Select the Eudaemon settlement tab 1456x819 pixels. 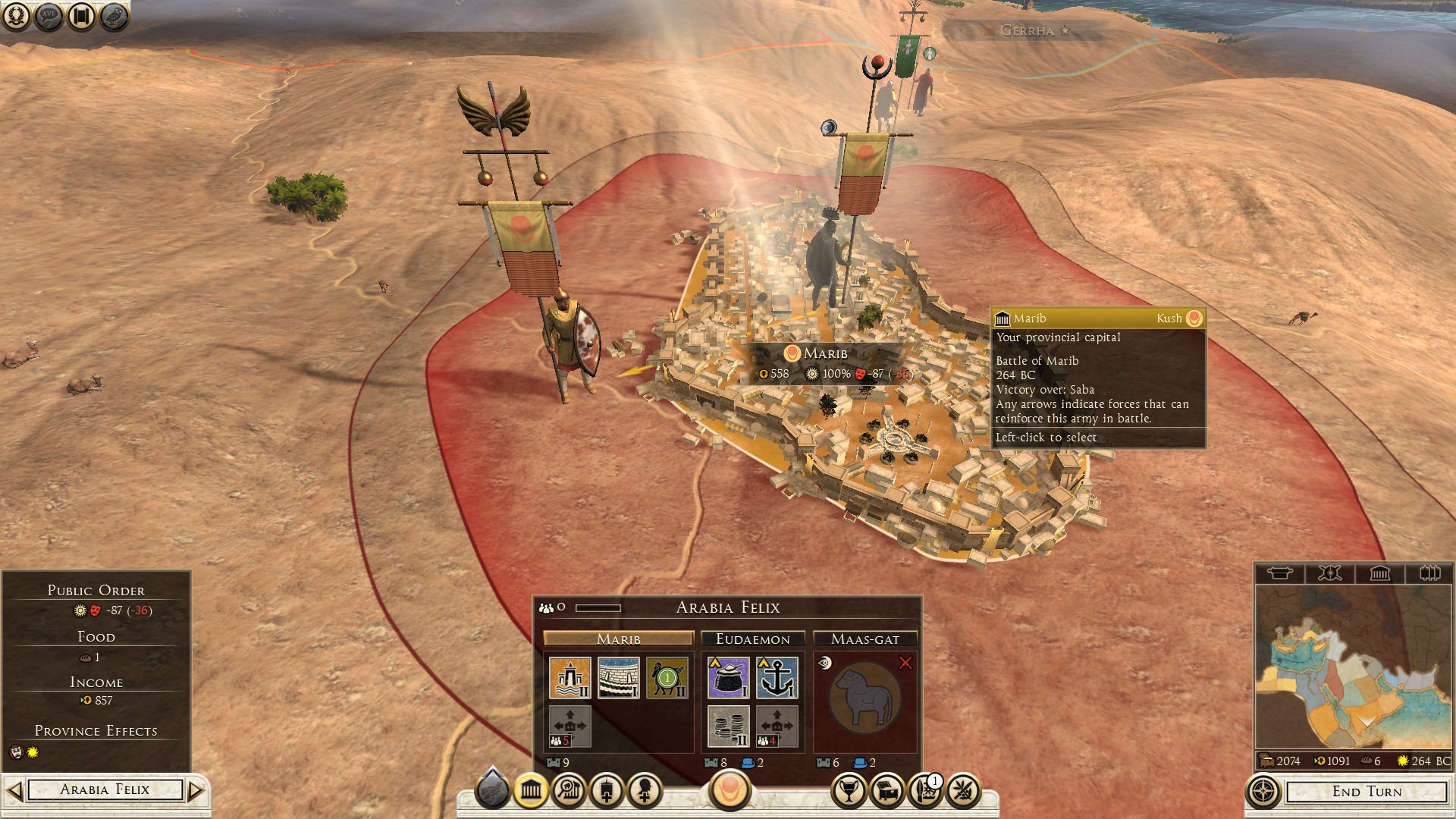tap(752, 639)
